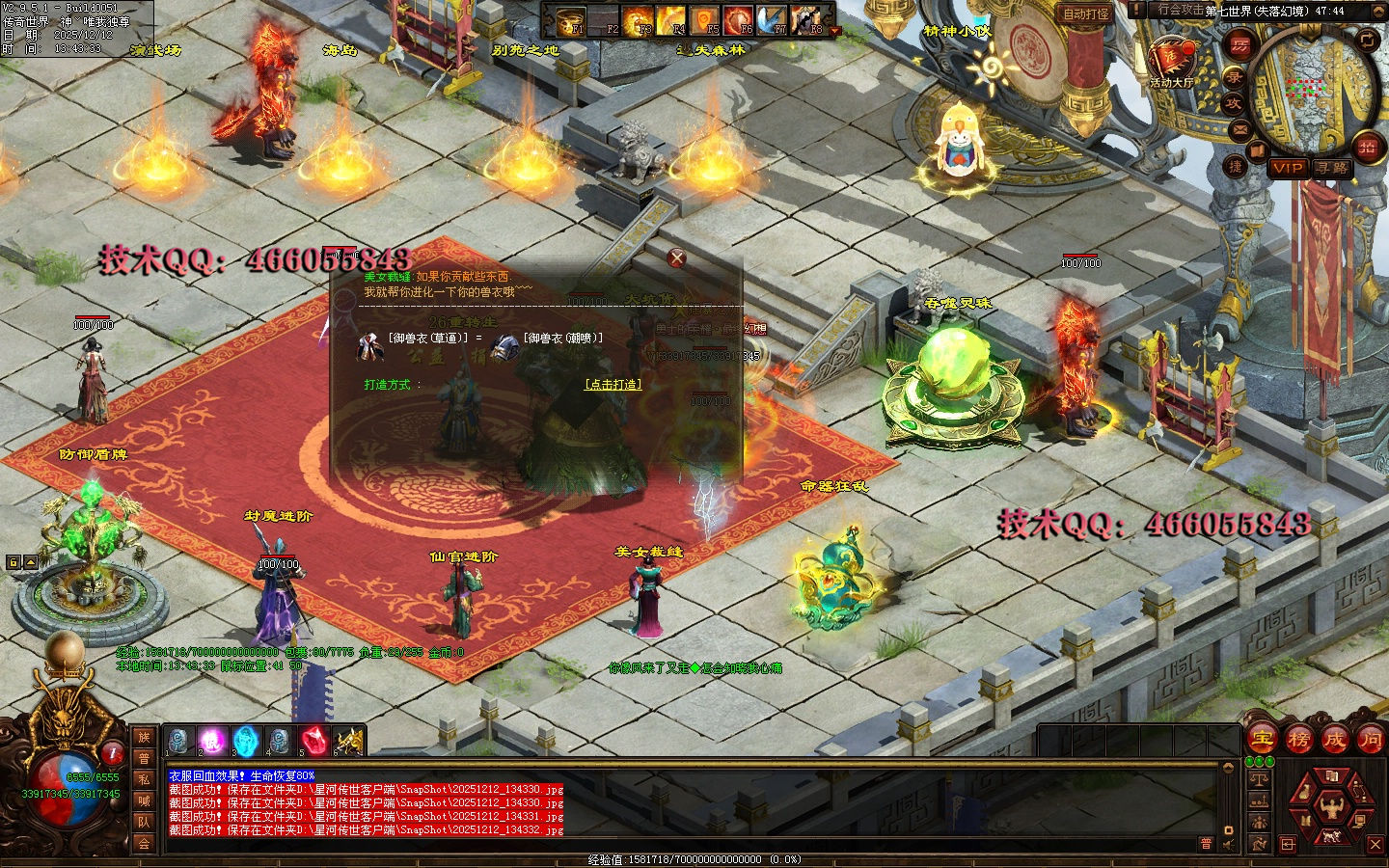Switch chat to the 队 team channel

point(144,822)
